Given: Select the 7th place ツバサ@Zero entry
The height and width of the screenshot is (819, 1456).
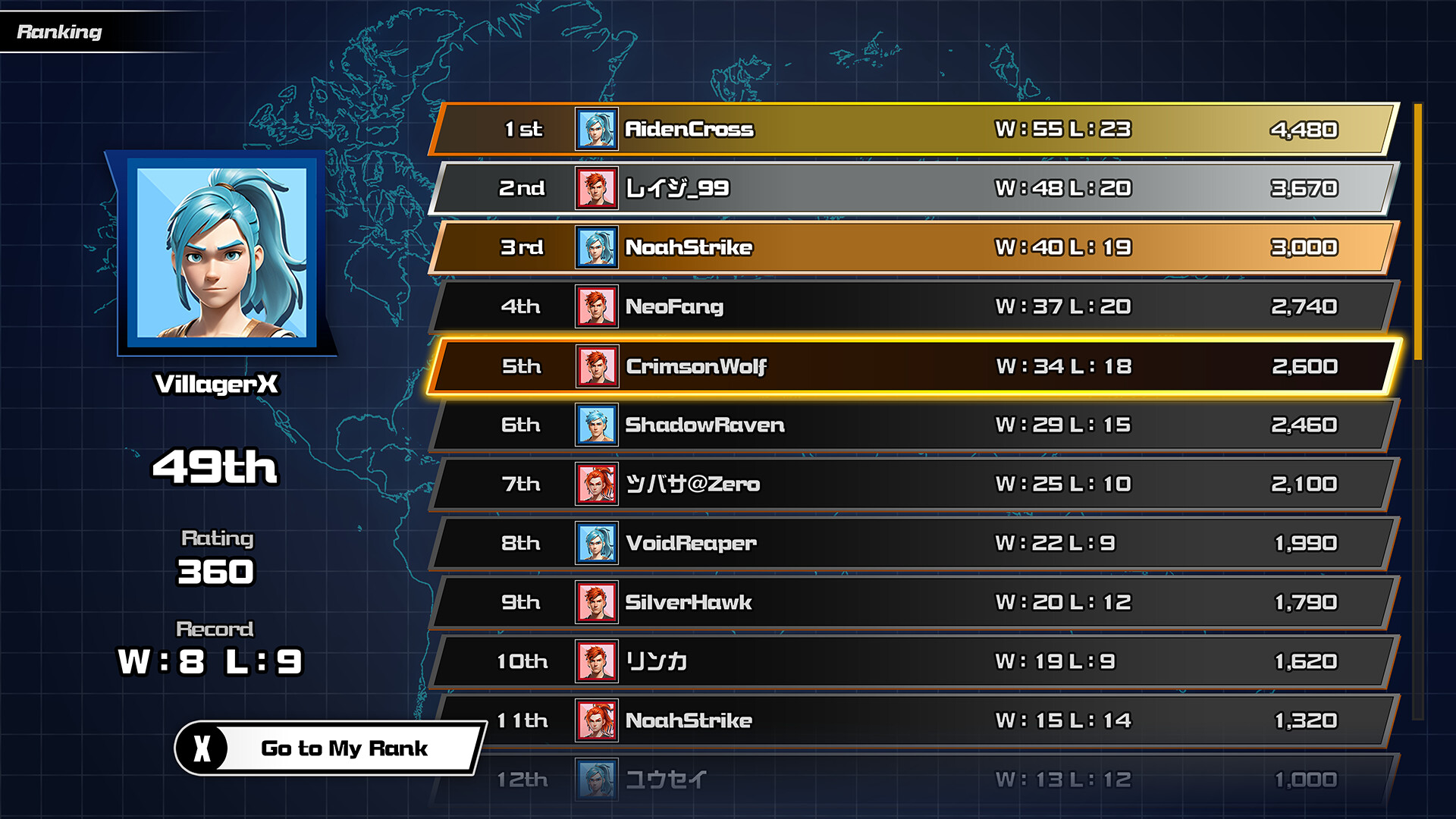Looking at the screenshot, I should [872, 484].
